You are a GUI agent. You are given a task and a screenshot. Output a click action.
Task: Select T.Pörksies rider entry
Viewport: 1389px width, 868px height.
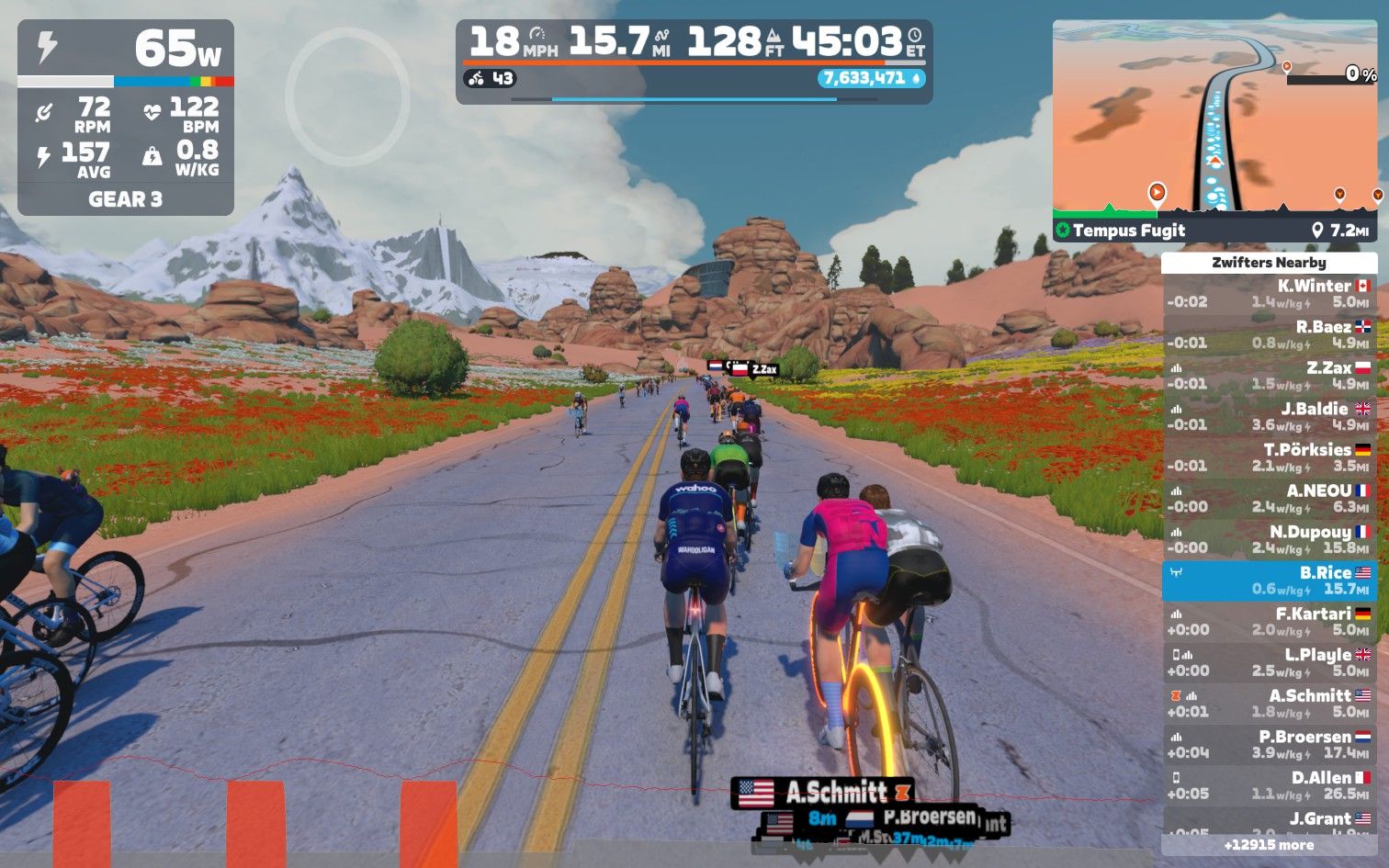pyautogui.click(x=1269, y=457)
